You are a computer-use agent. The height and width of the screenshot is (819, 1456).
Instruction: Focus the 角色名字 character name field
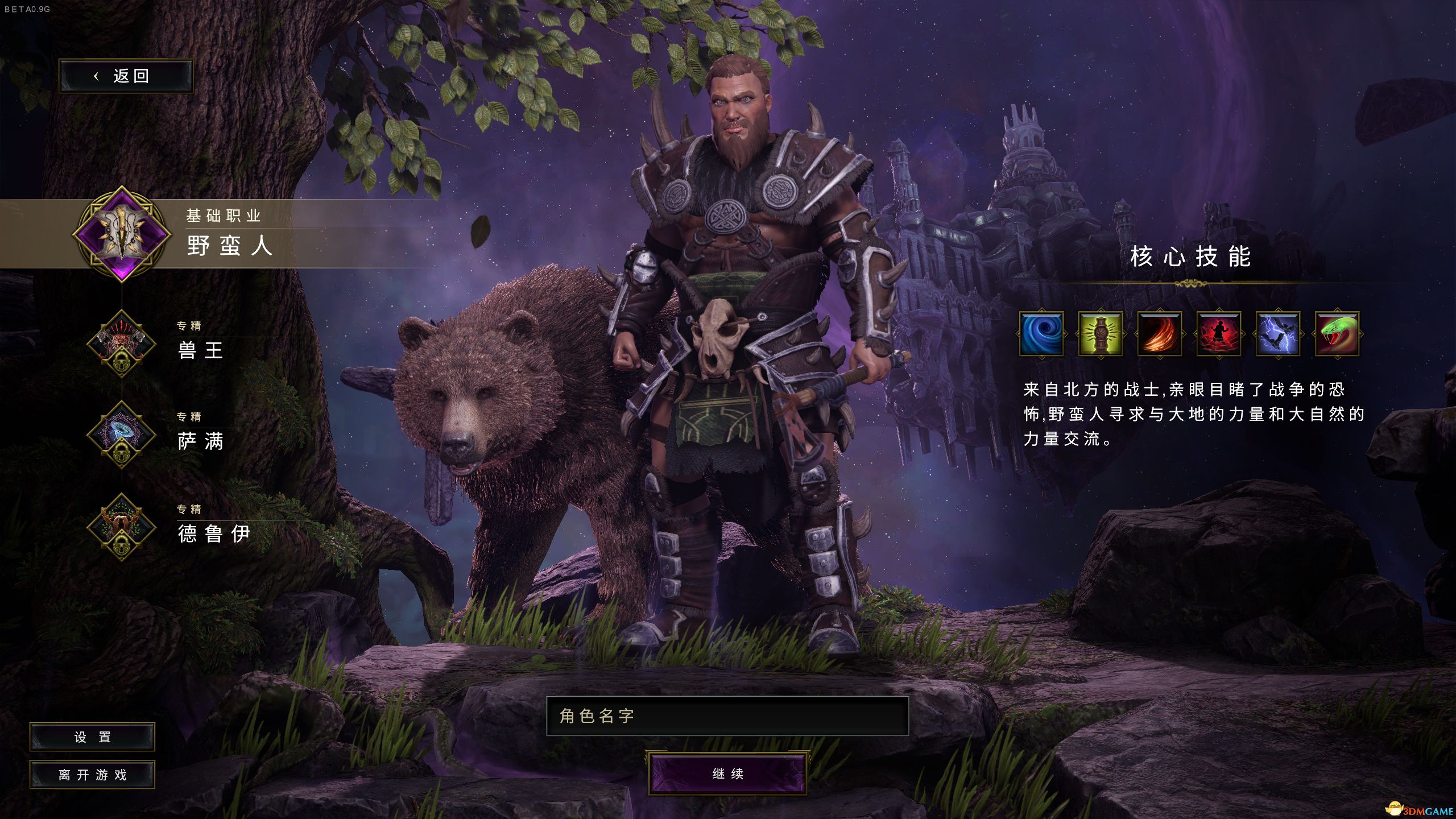click(727, 716)
